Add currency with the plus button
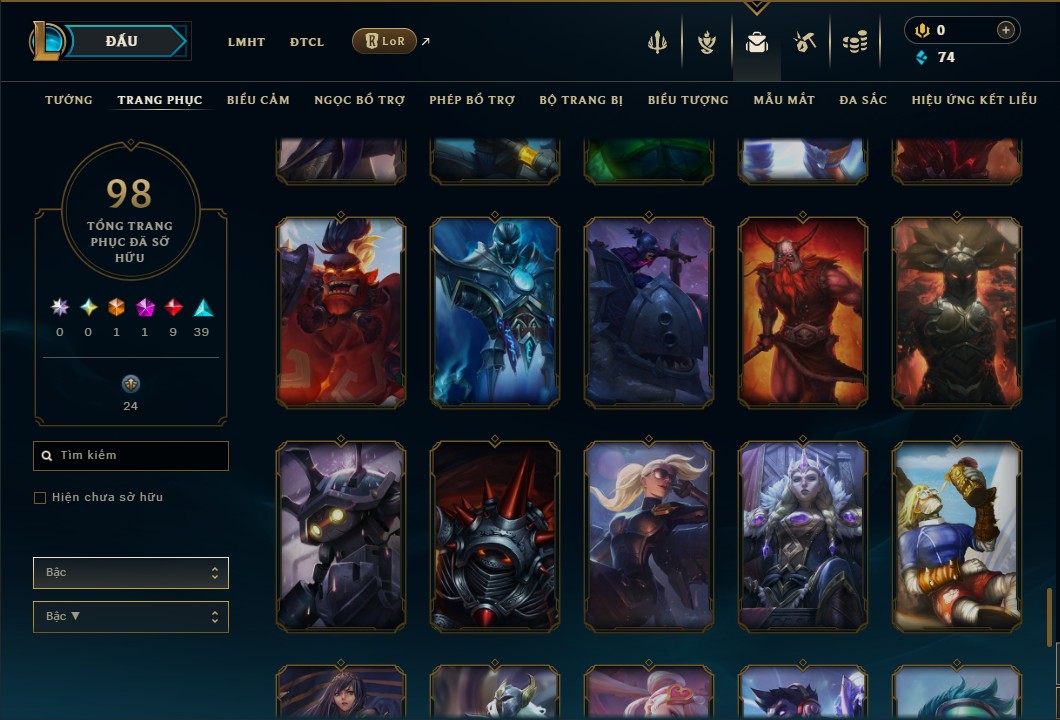 [x=1005, y=30]
